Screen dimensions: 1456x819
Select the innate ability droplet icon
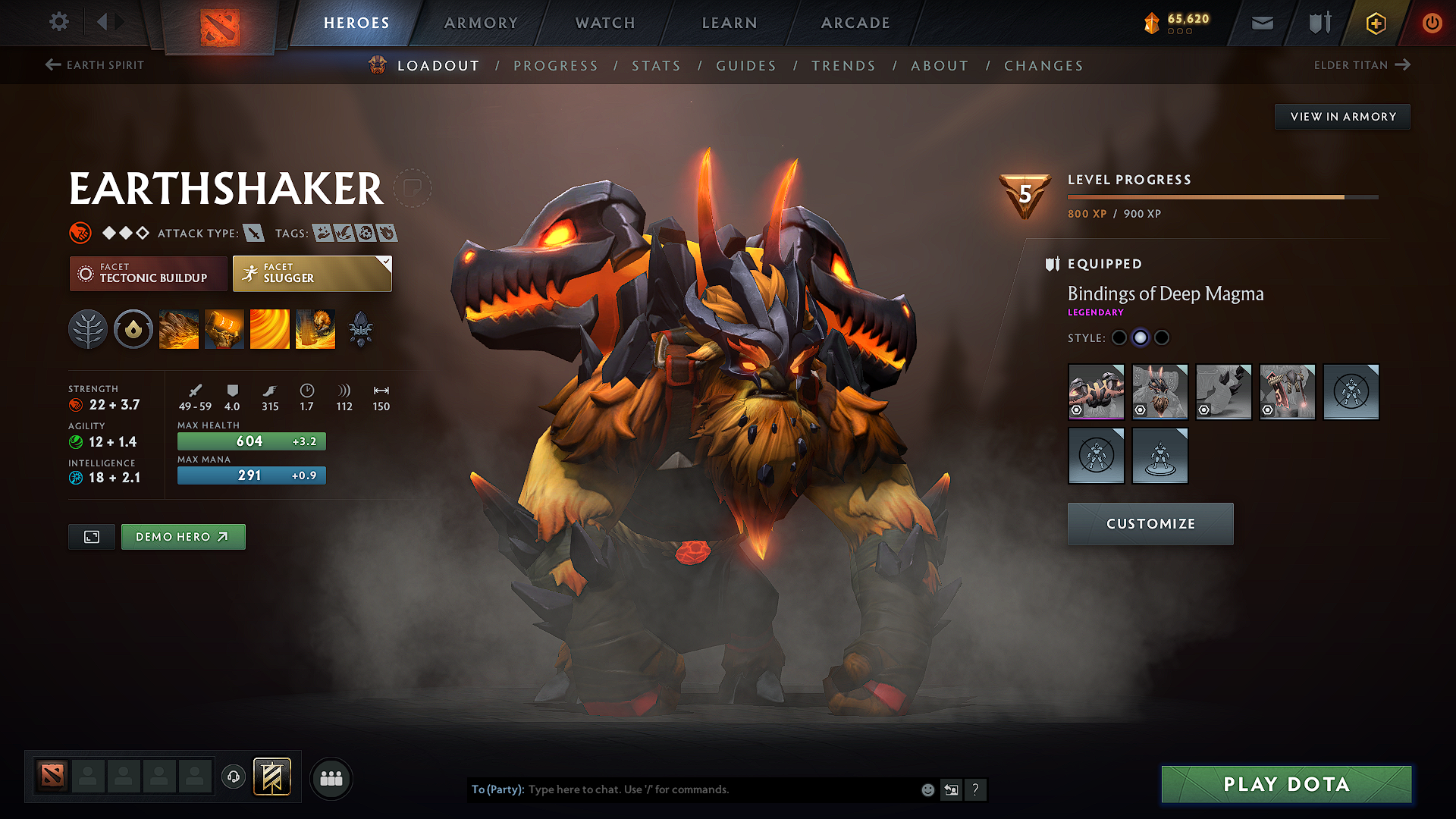point(133,328)
